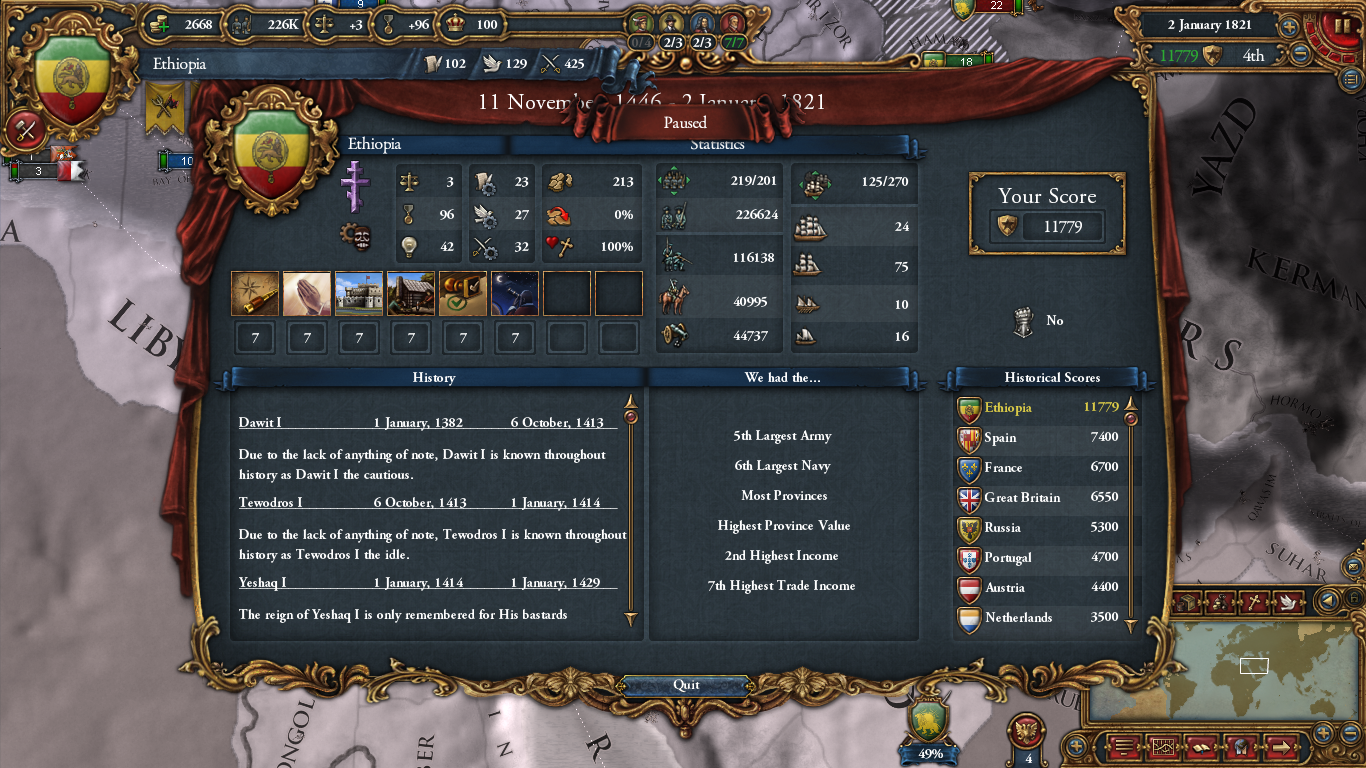
Task: Increase game speed with the plus button
Action: (1290, 27)
